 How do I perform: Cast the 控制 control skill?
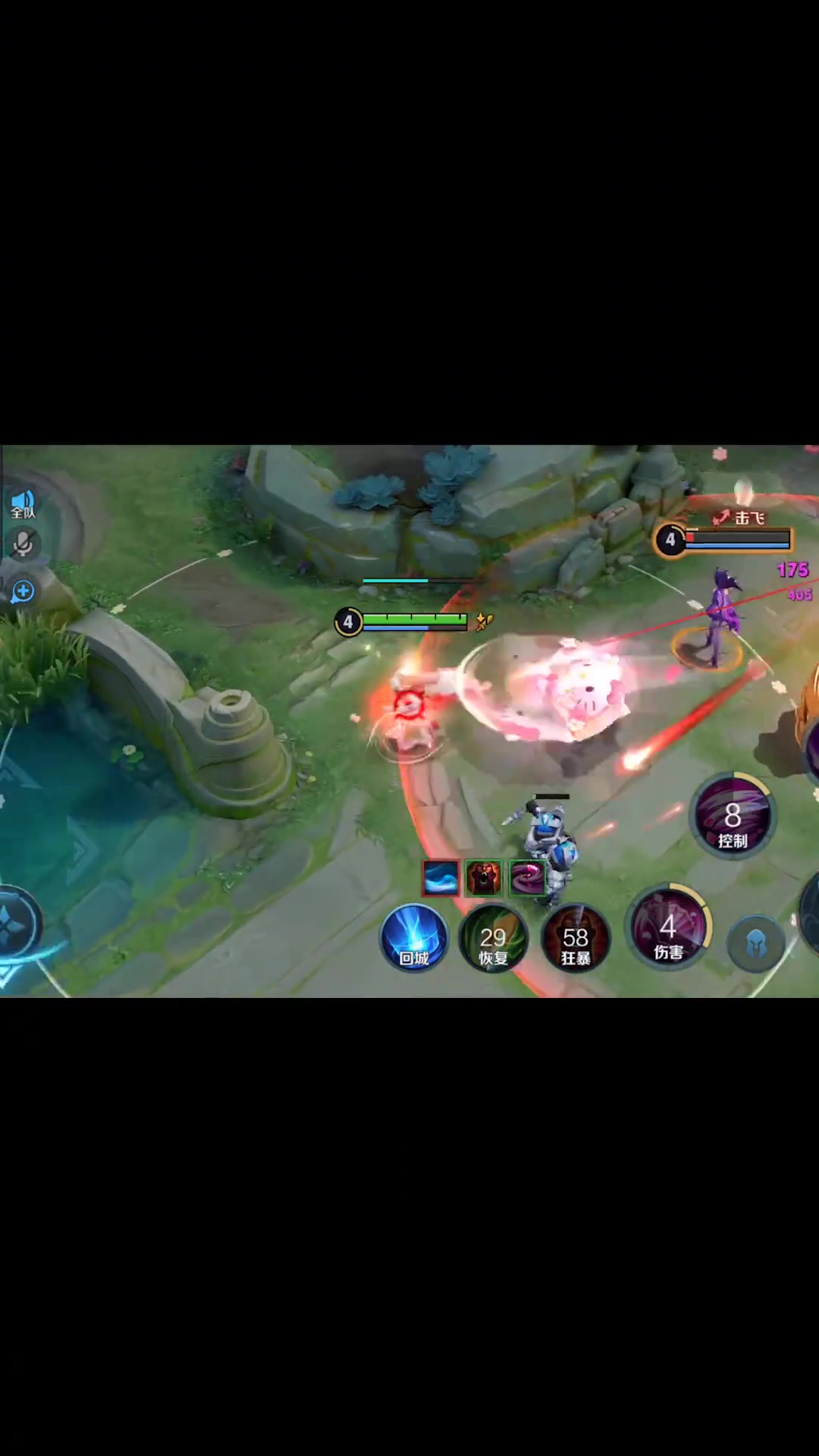pos(733,817)
